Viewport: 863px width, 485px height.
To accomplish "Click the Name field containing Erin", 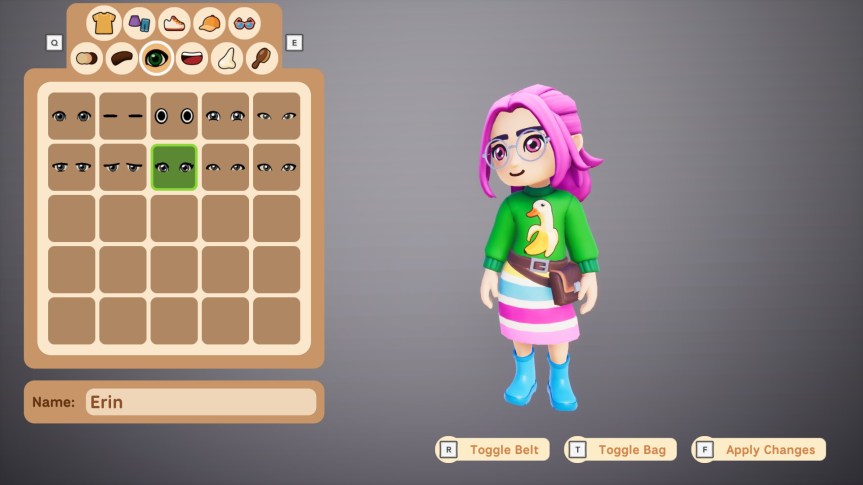I will click(200, 402).
